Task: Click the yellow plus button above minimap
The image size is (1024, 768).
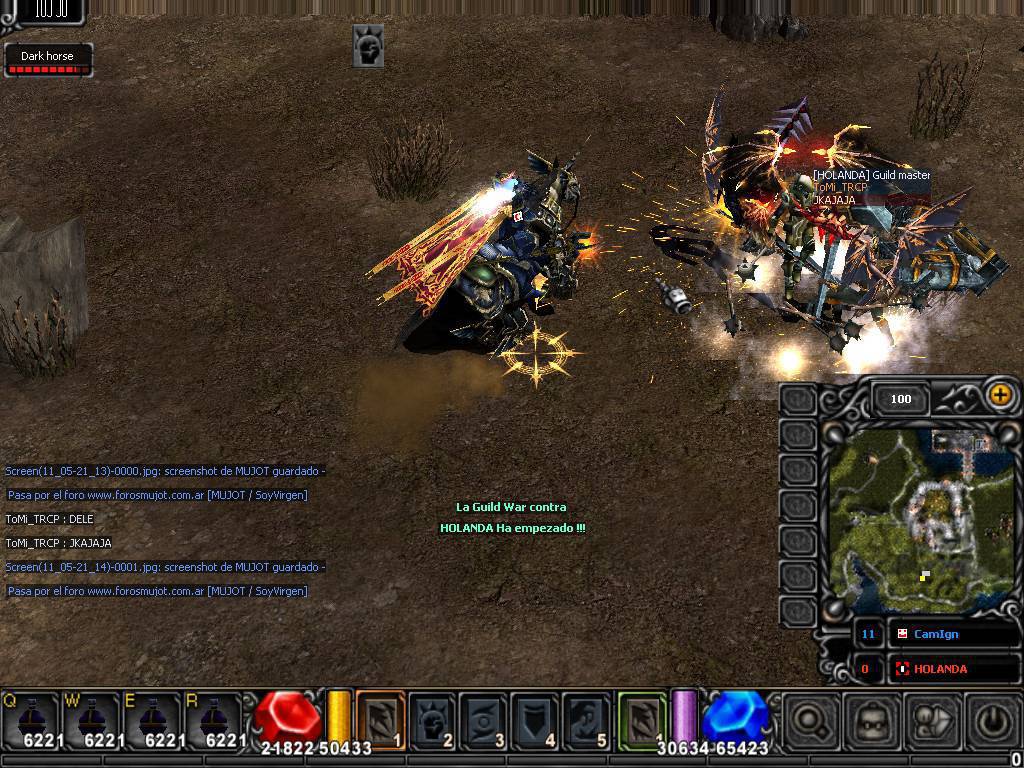Action: pos(1000,395)
